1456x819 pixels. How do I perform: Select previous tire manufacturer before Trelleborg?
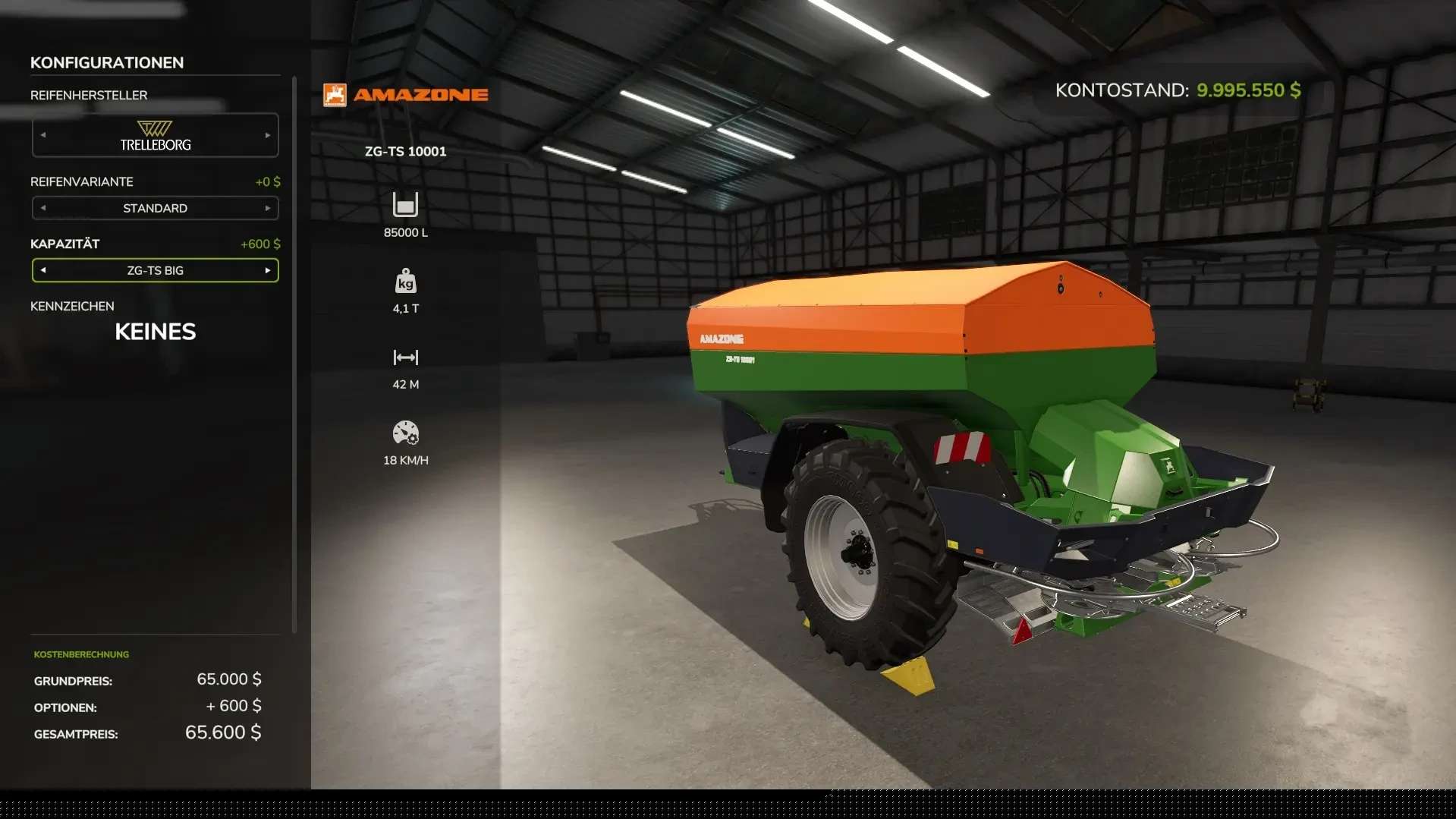pos(43,135)
